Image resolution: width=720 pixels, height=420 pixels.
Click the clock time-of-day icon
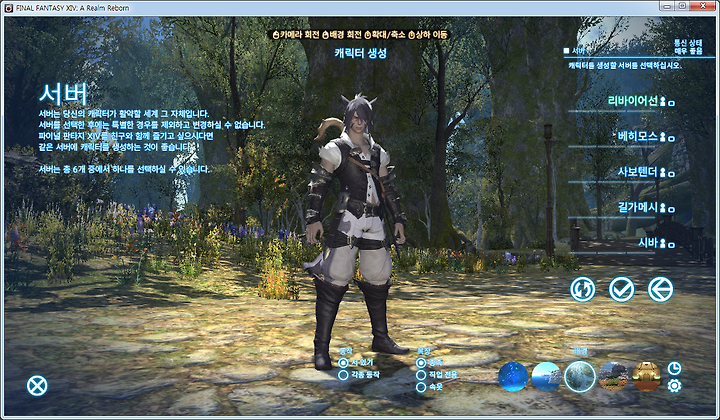[674, 368]
